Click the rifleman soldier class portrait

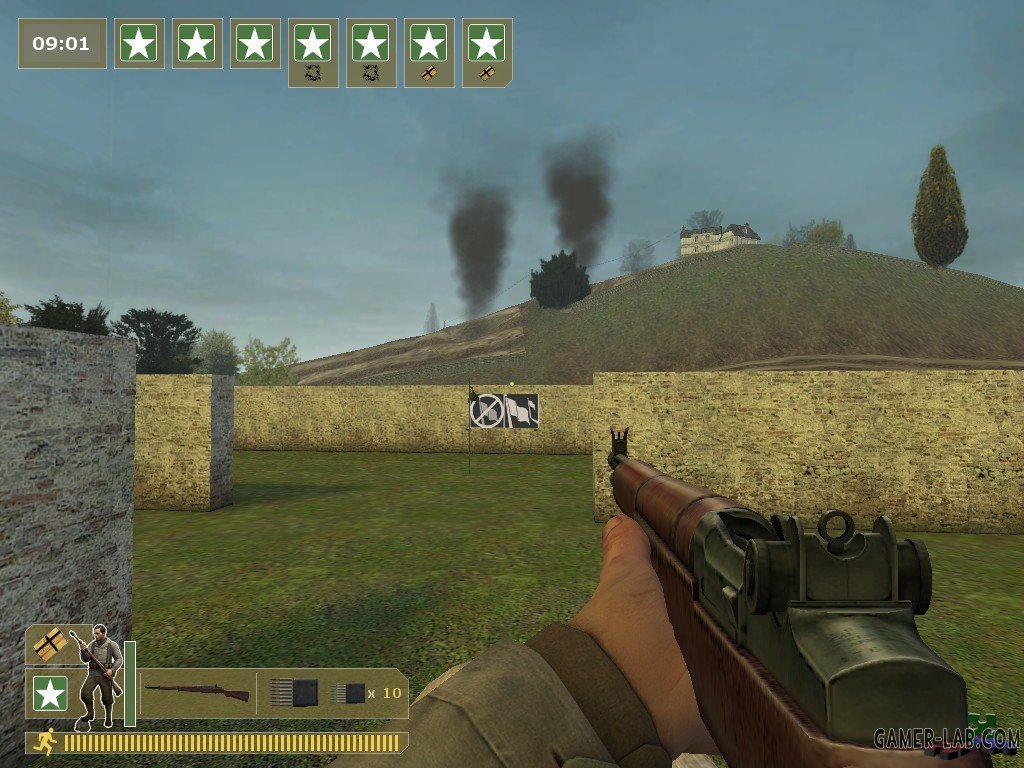pyautogui.click(x=99, y=674)
